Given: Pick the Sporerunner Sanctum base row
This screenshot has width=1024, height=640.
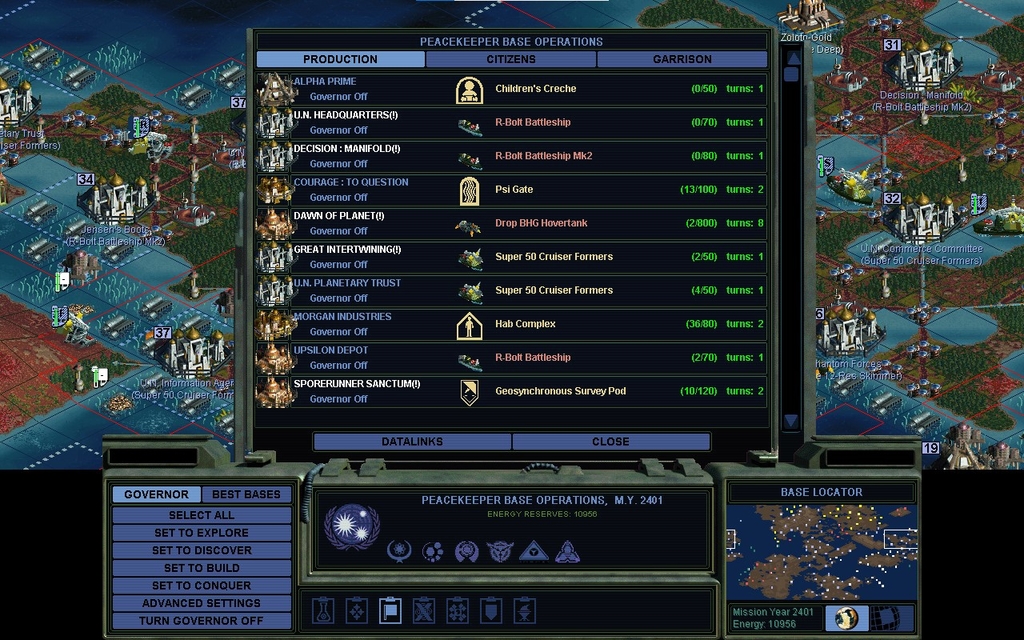Looking at the screenshot, I should click(511, 391).
